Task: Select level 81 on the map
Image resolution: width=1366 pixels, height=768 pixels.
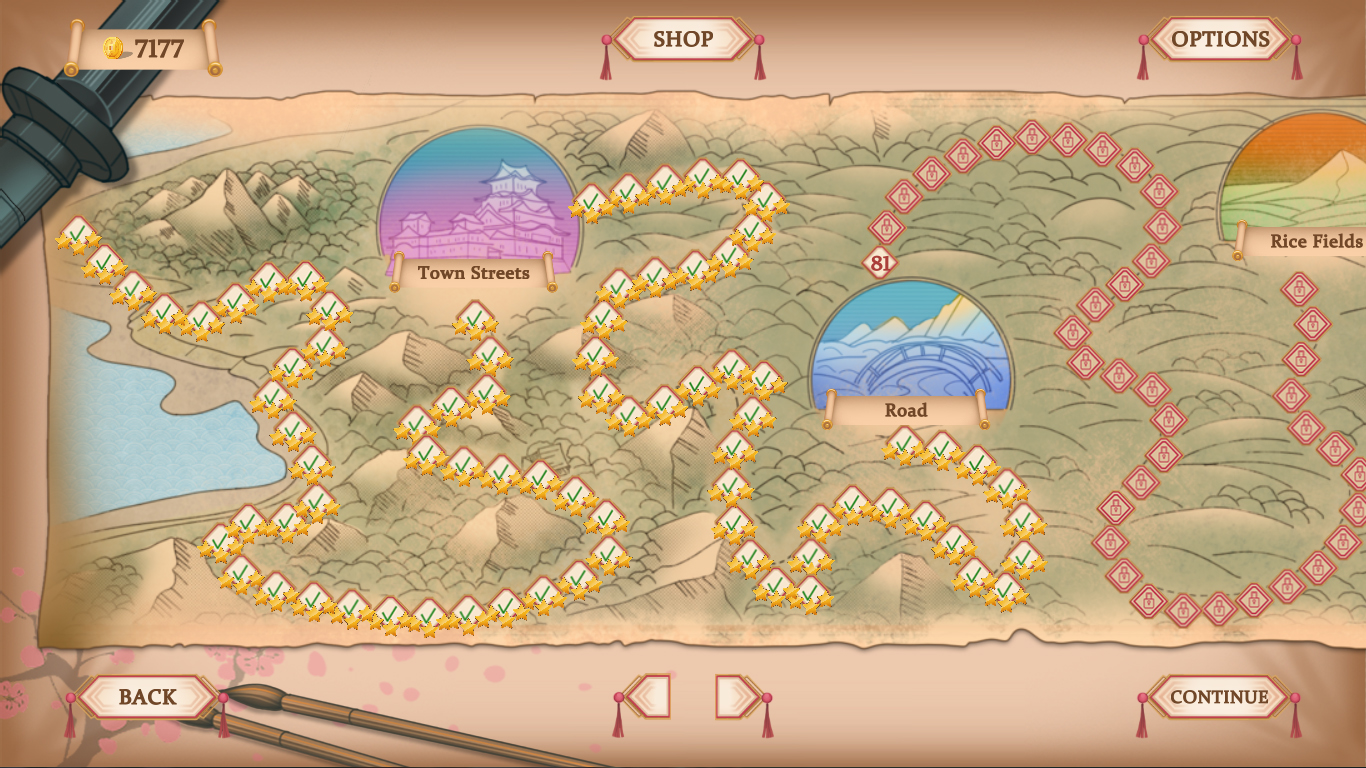Action: 880,264
